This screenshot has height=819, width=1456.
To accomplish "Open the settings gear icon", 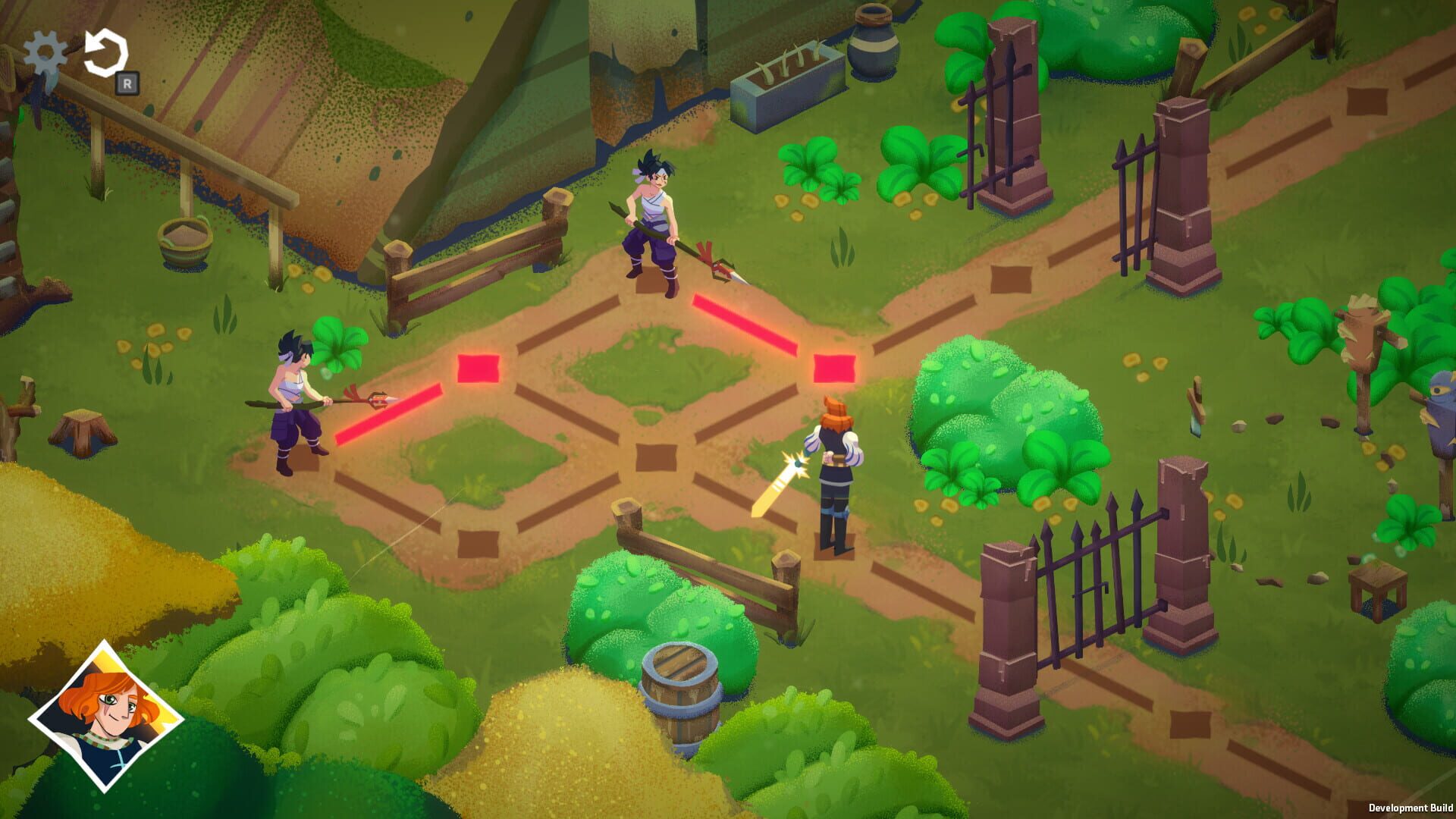I will point(43,53).
